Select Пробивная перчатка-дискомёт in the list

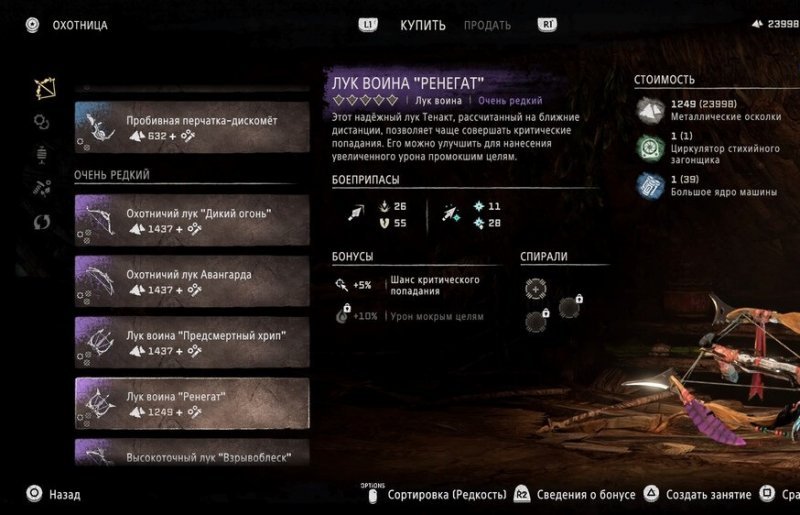[191, 127]
